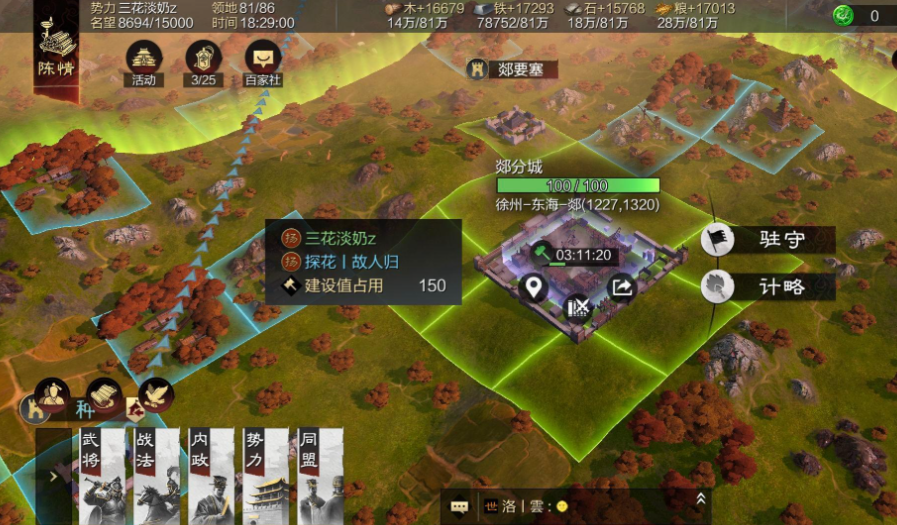897x525 pixels.
Task: Click the crossed-swords icon below the city
Action: point(578,307)
